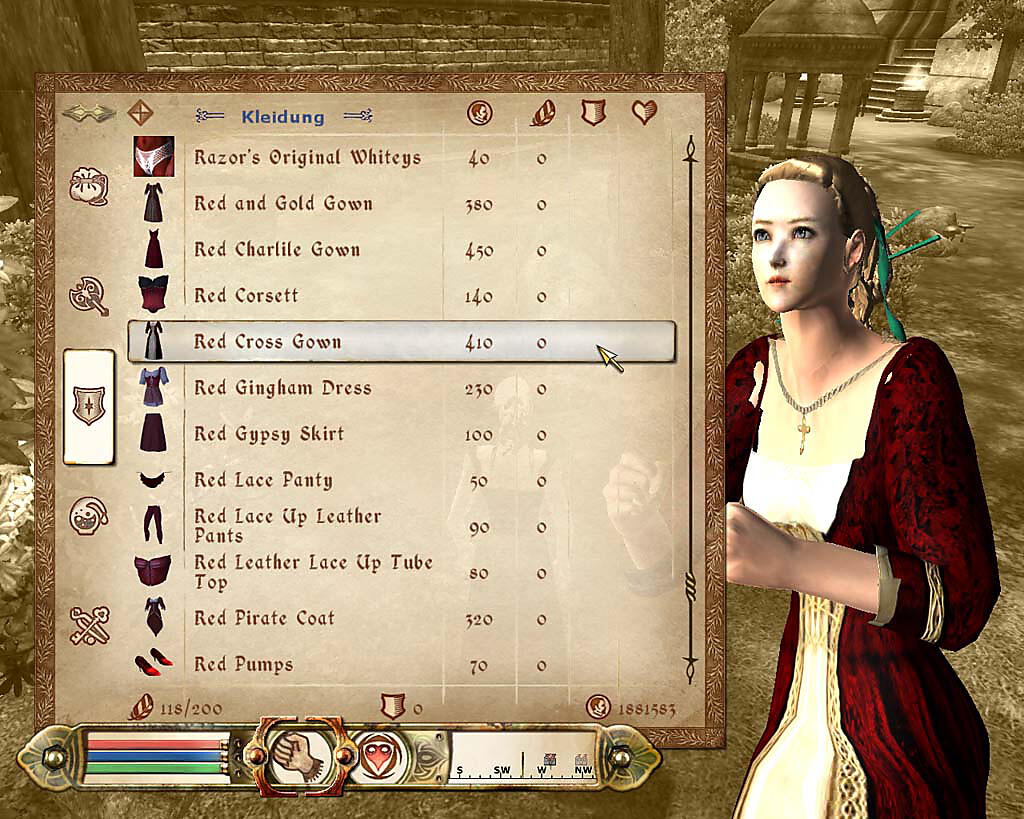Show all items with the pouch tab
Viewport: 1024px width, 819px height.
(88, 186)
